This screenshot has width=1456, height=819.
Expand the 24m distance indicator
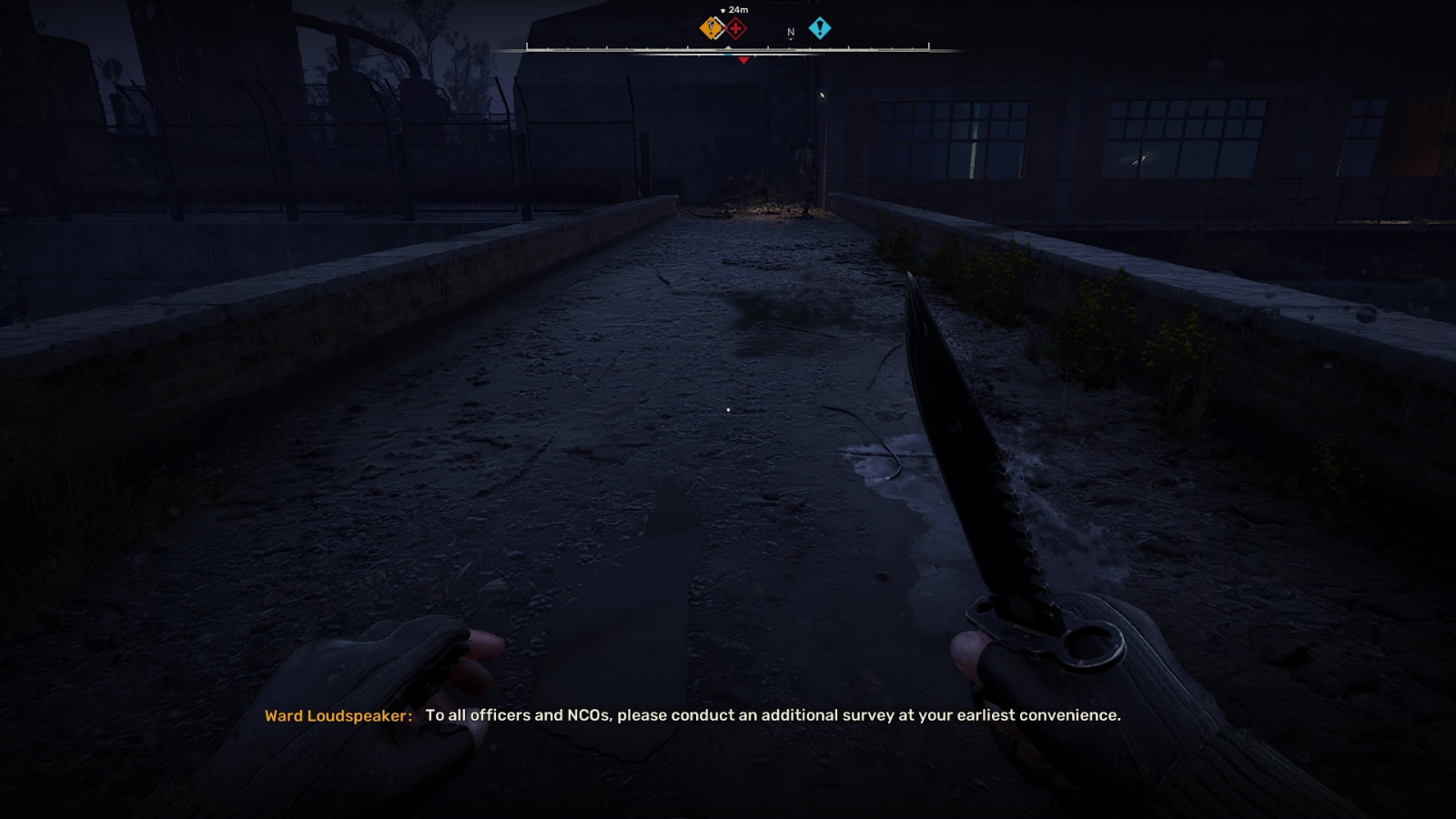(x=739, y=10)
